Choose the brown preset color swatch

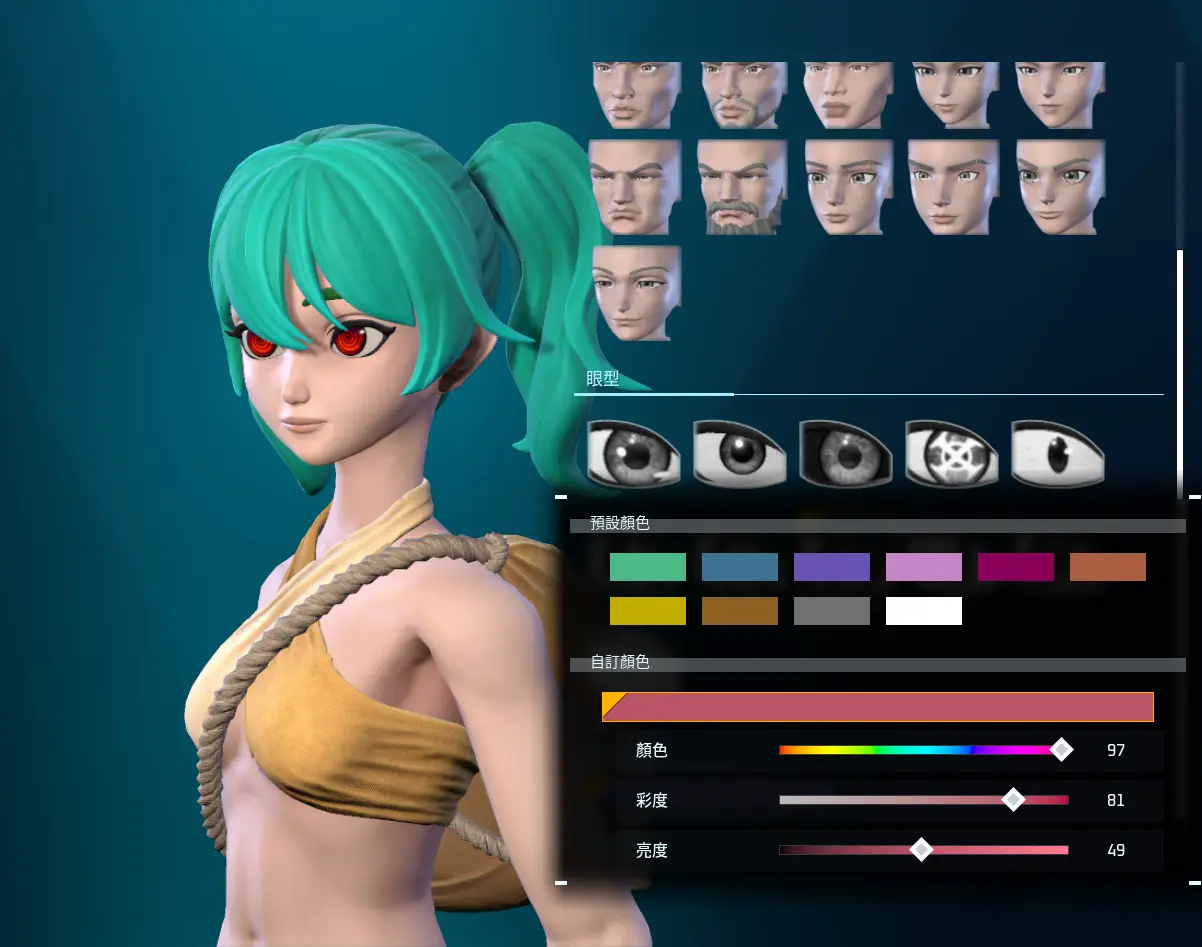tap(739, 611)
